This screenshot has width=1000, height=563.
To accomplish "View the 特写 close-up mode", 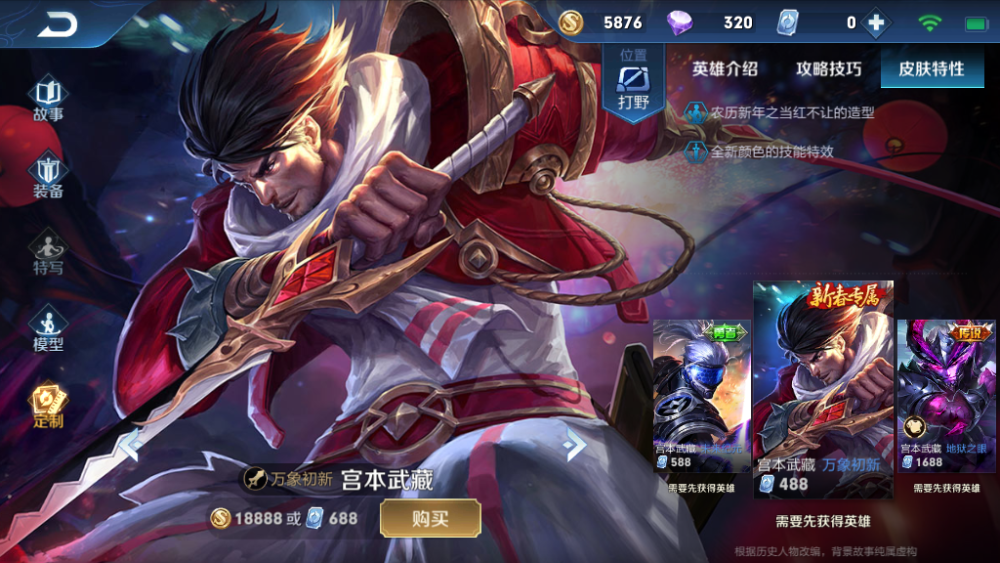I will point(48,253).
